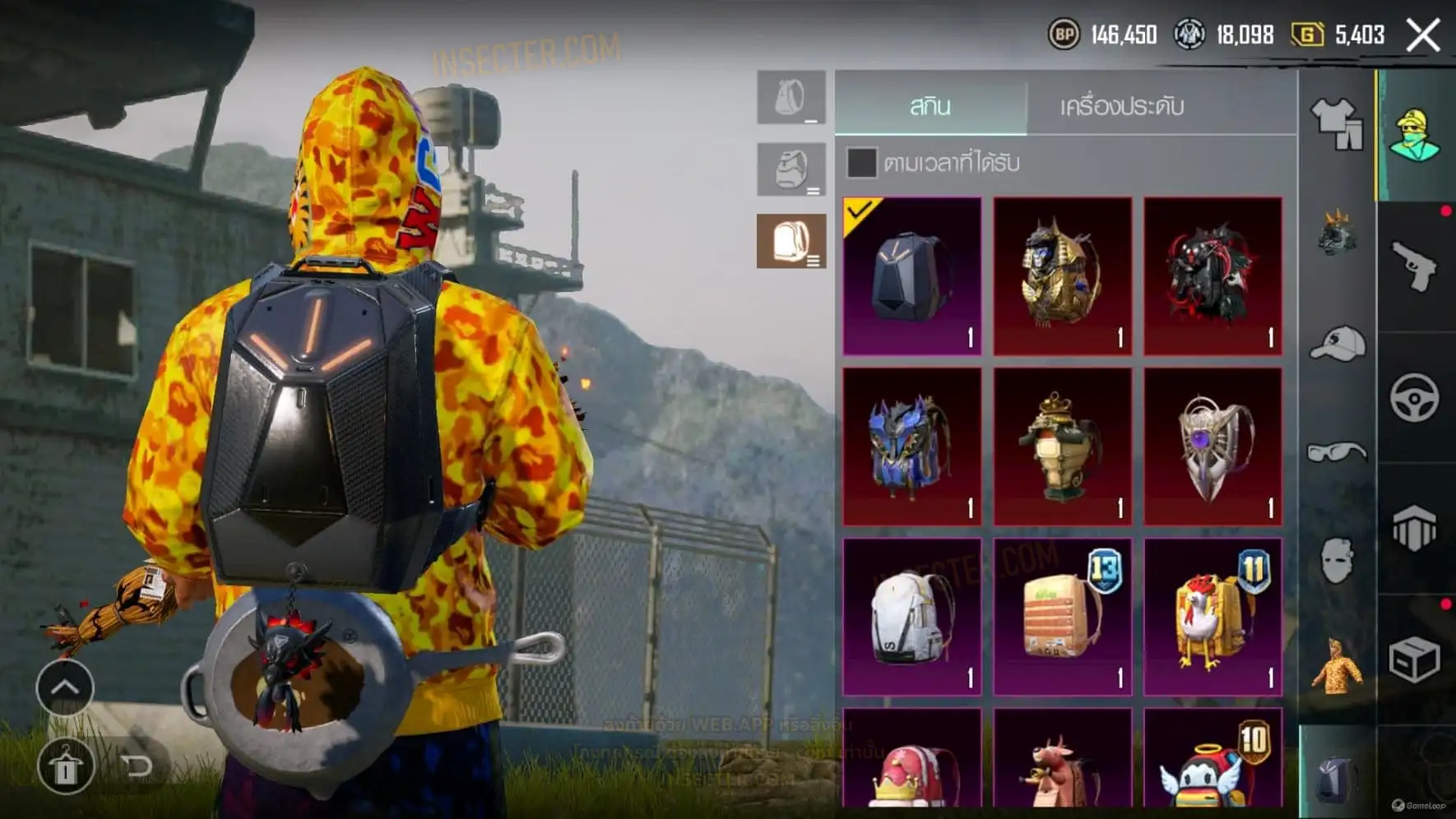Switch to the เครื่องประดับ tab

tap(1121, 106)
